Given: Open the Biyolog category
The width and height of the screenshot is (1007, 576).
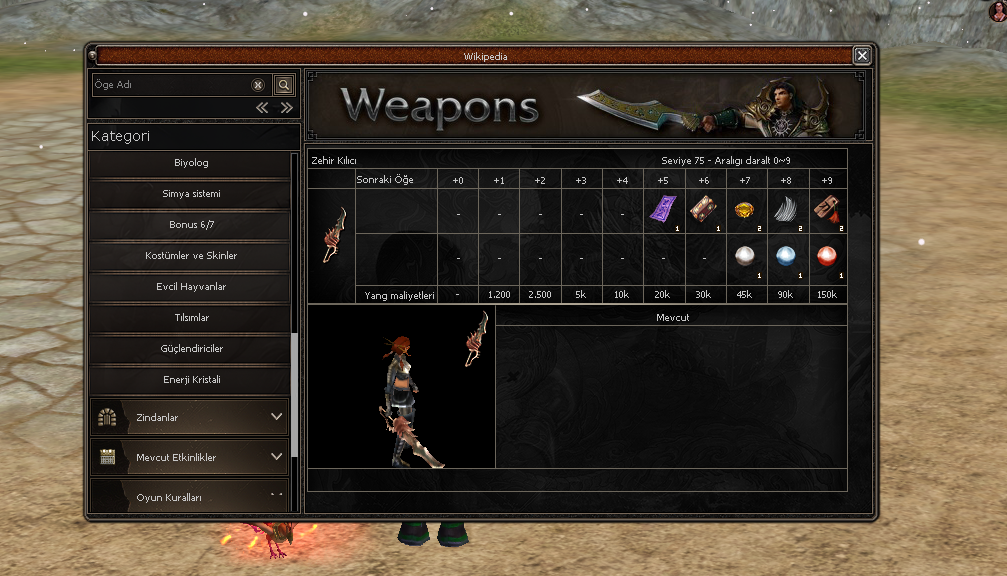Looking at the screenshot, I should [190, 163].
